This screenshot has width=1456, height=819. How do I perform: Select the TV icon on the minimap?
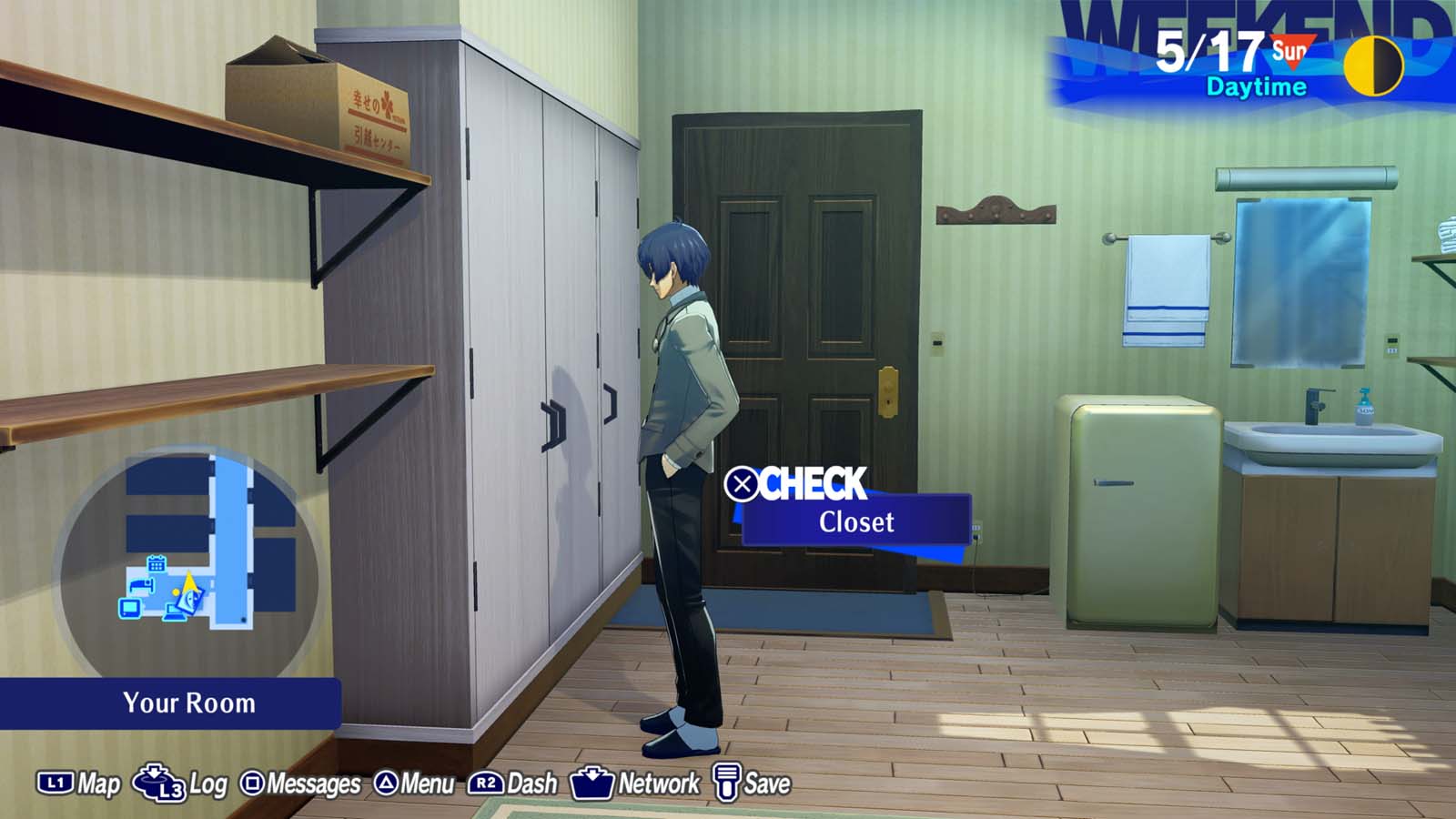coord(130,609)
